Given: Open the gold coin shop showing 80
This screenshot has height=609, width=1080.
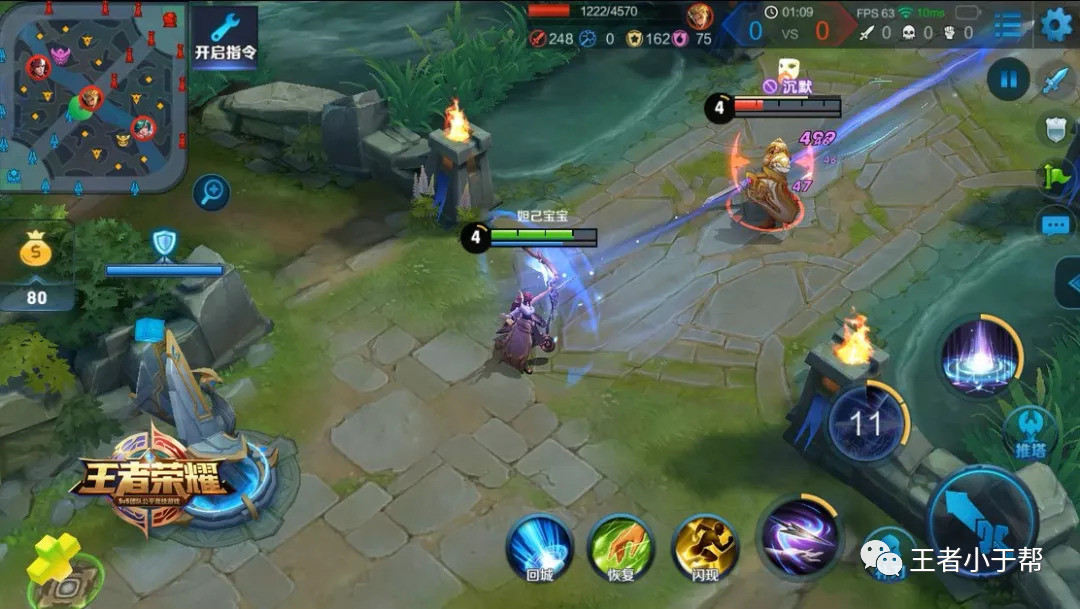Looking at the screenshot, I should click(x=37, y=265).
